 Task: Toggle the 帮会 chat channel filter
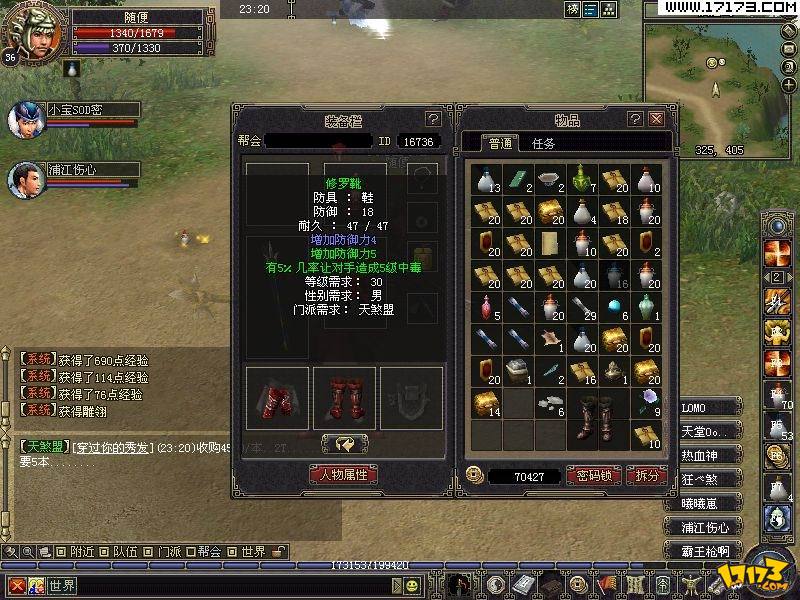click(x=202, y=551)
